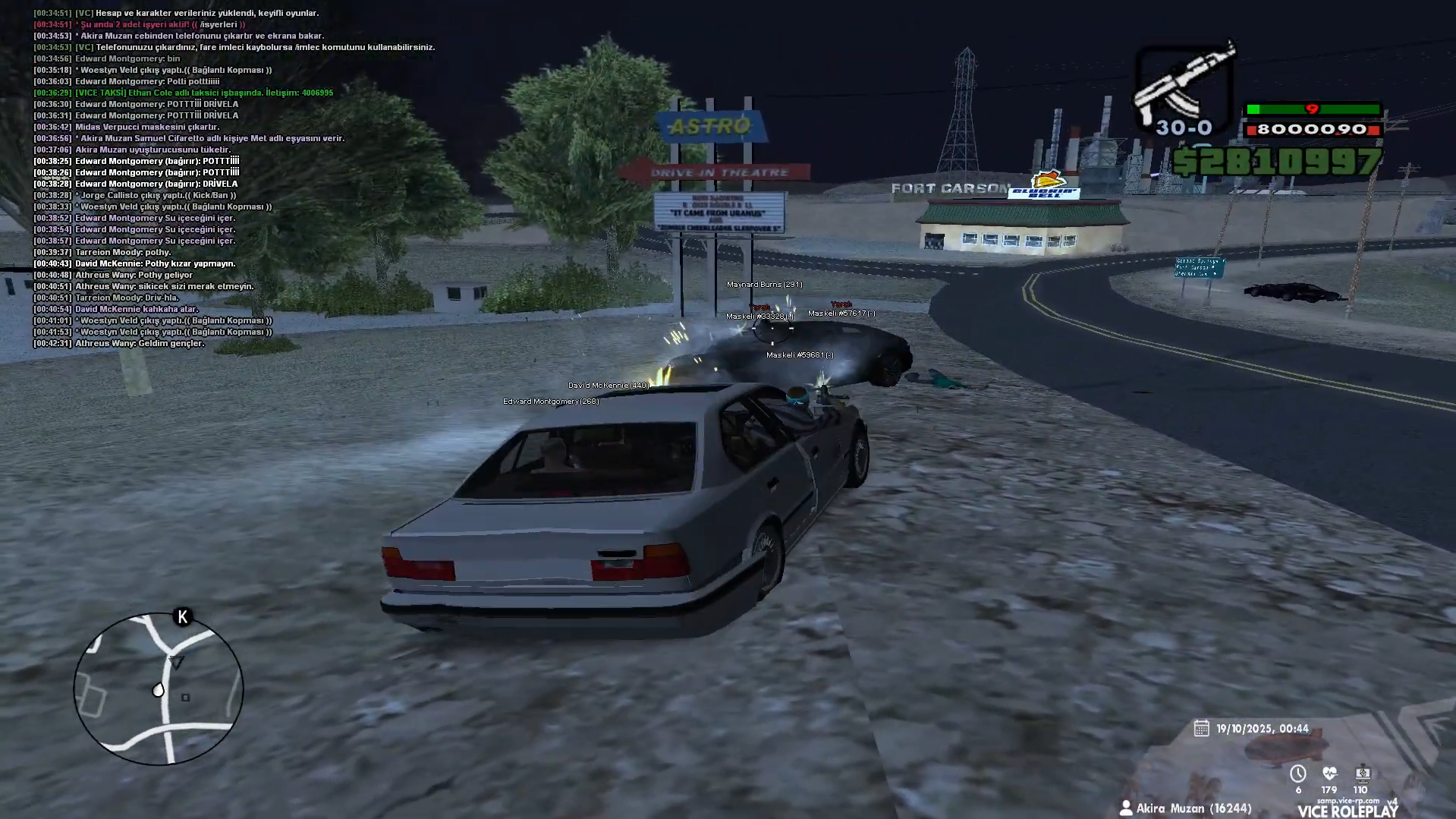Screen dimensions: 1456x819
Task: Click the Vice Roleplay server logo
Action: click(1347, 810)
